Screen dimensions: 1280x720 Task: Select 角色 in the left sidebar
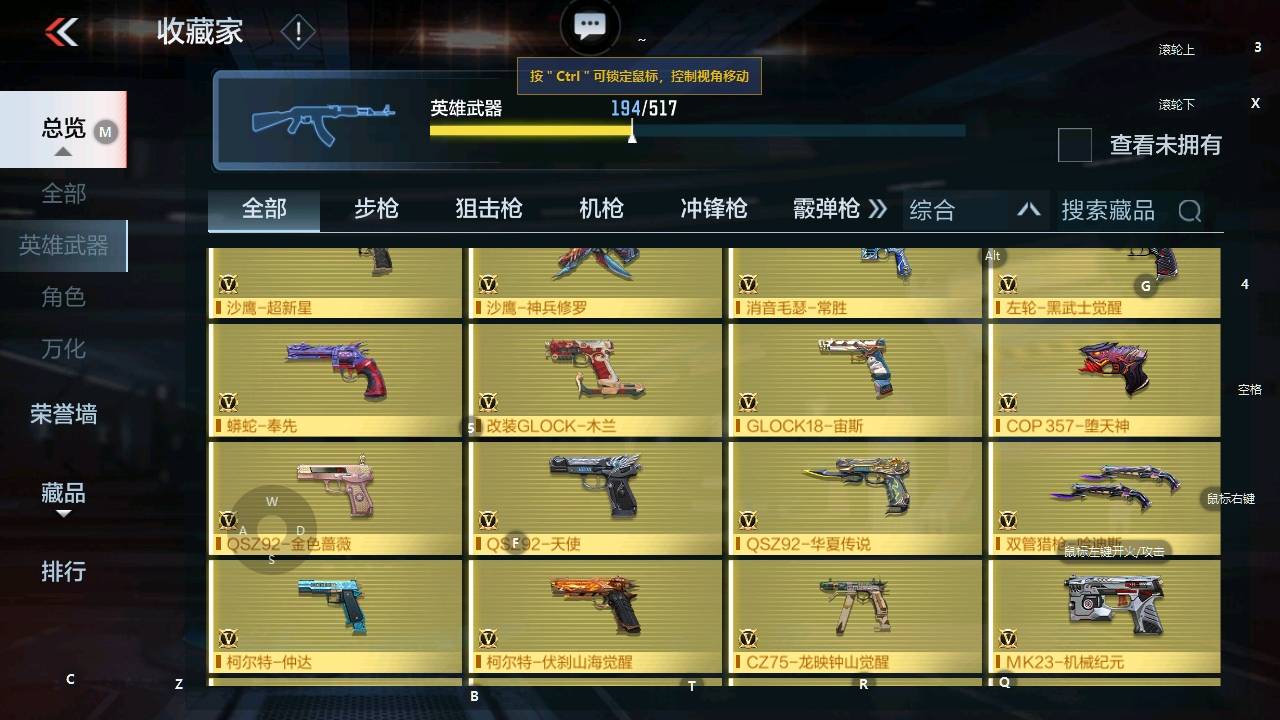(62, 297)
